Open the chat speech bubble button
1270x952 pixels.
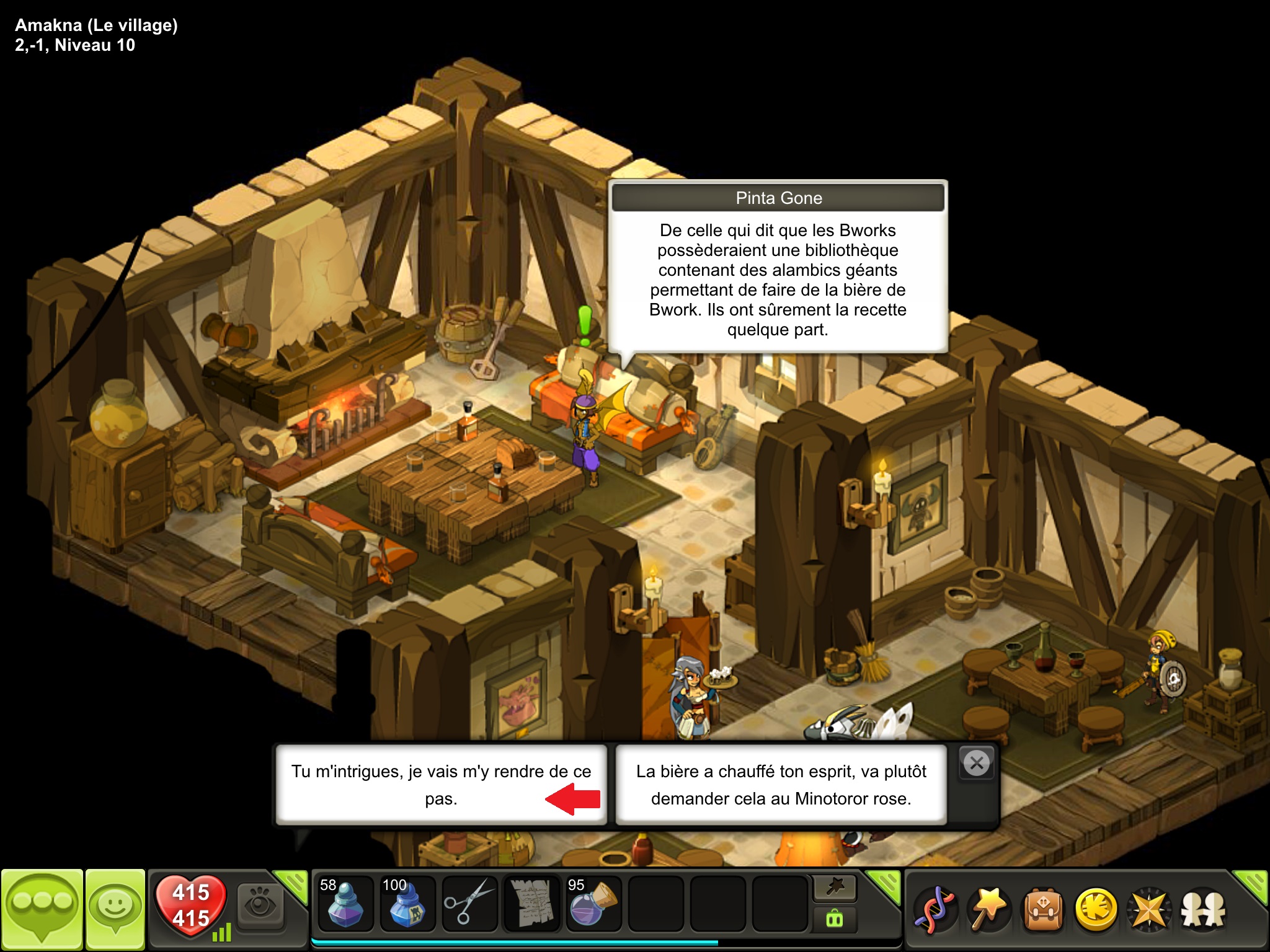42,909
